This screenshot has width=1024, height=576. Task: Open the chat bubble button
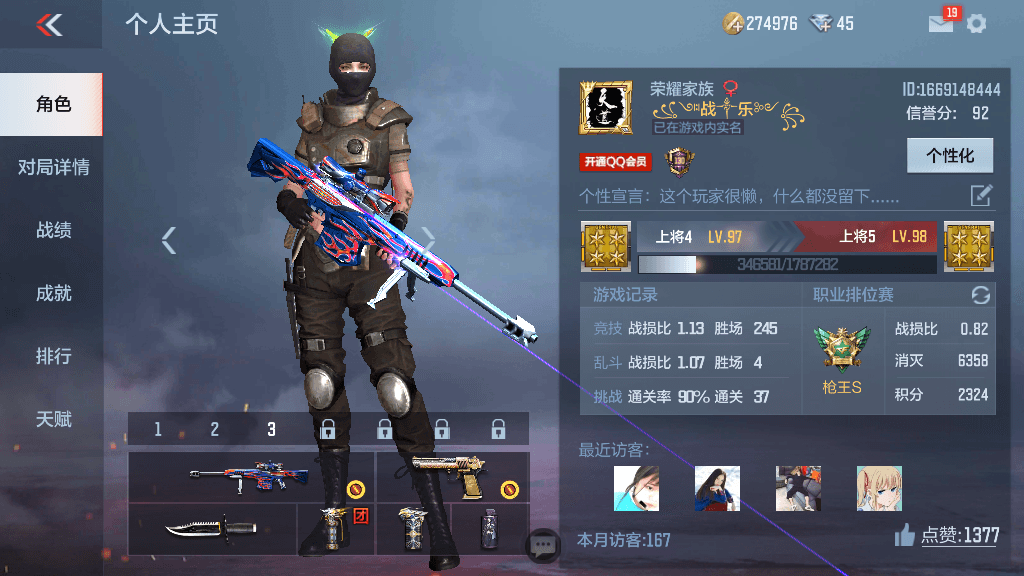pyautogui.click(x=544, y=544)
